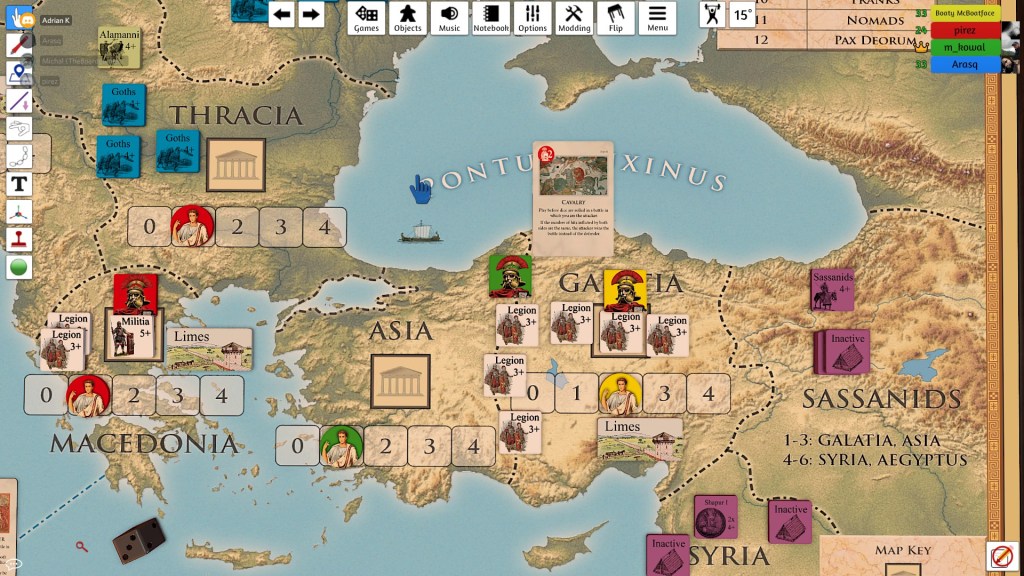Image resolution: width=1024 pixels, height=576 pixels.
Task: Select the zone pin tool
Action: click(x=19, y=73)
